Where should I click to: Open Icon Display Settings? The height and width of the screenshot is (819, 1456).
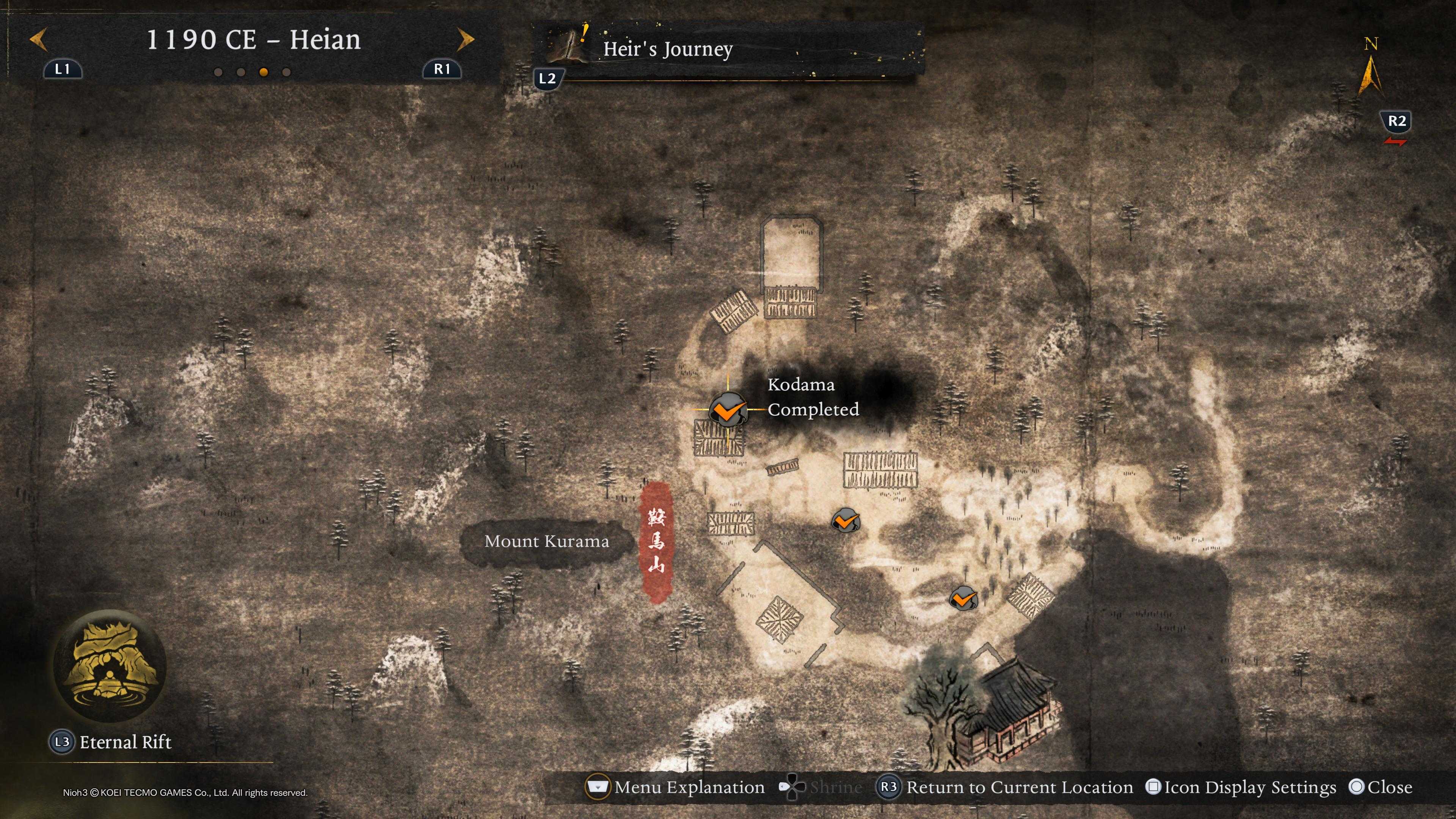(x=1249, y=788)
